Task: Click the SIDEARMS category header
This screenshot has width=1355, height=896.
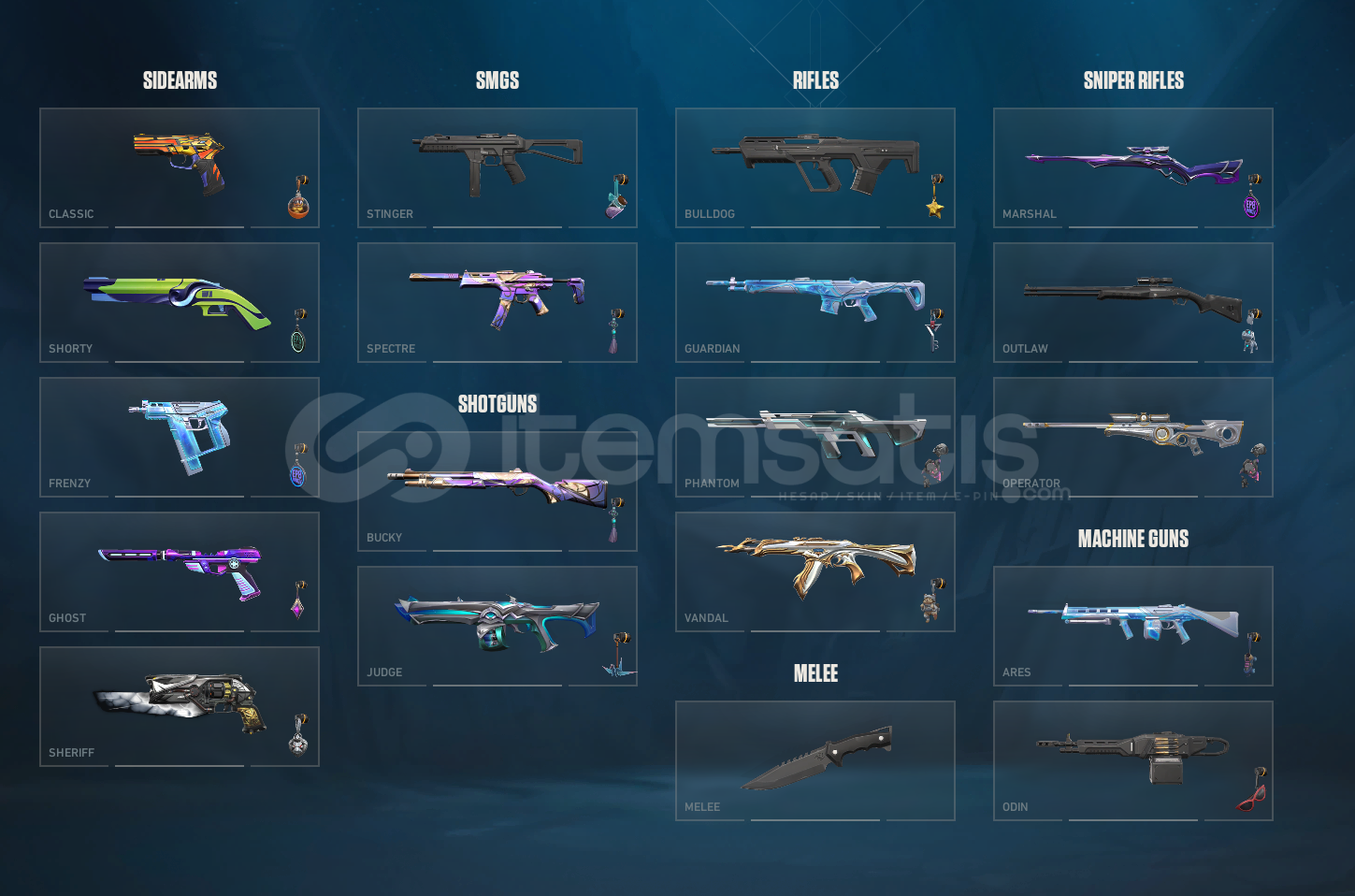Action: 180,80
